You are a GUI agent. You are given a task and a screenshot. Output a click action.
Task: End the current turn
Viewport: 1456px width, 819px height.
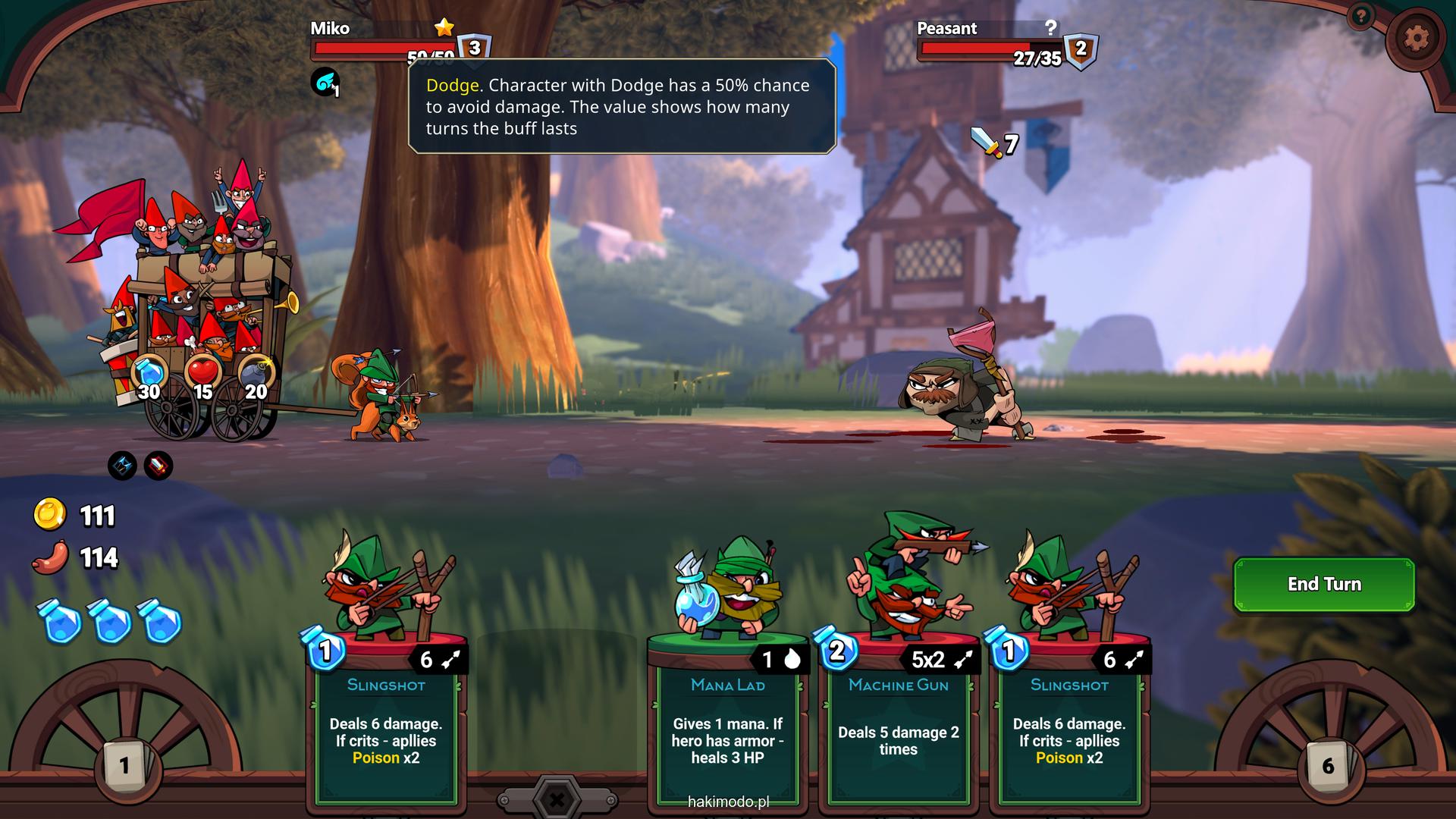click(x=1323, y=584)
